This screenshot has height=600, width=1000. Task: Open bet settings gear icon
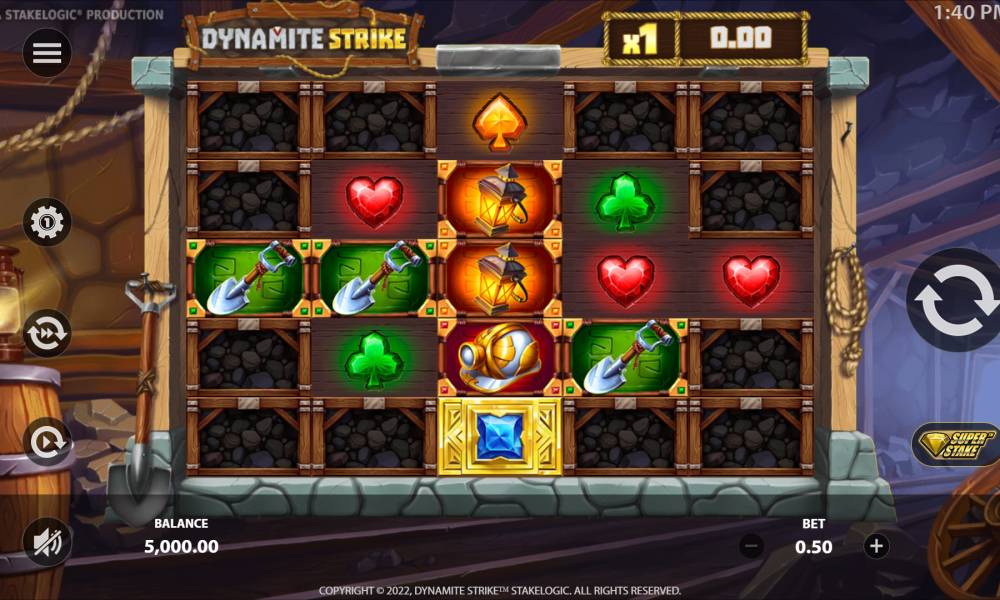pyautogui.click(x=47, y=222)
